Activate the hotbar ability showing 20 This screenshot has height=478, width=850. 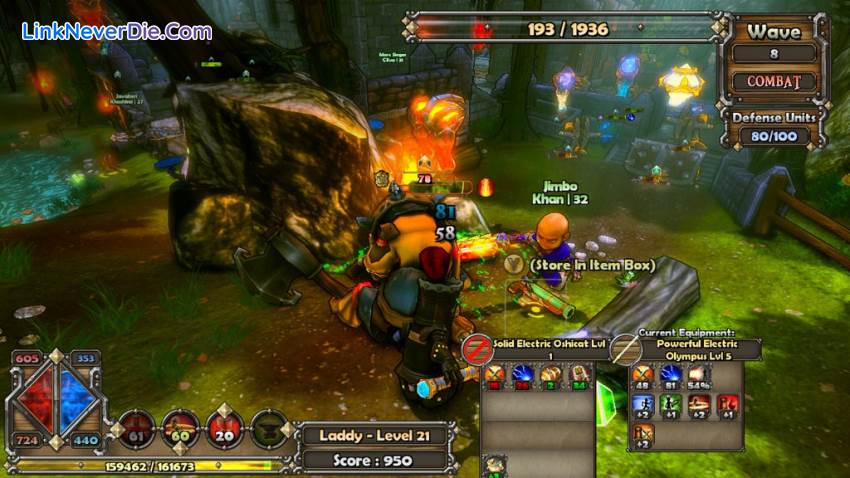pos(223,428)
